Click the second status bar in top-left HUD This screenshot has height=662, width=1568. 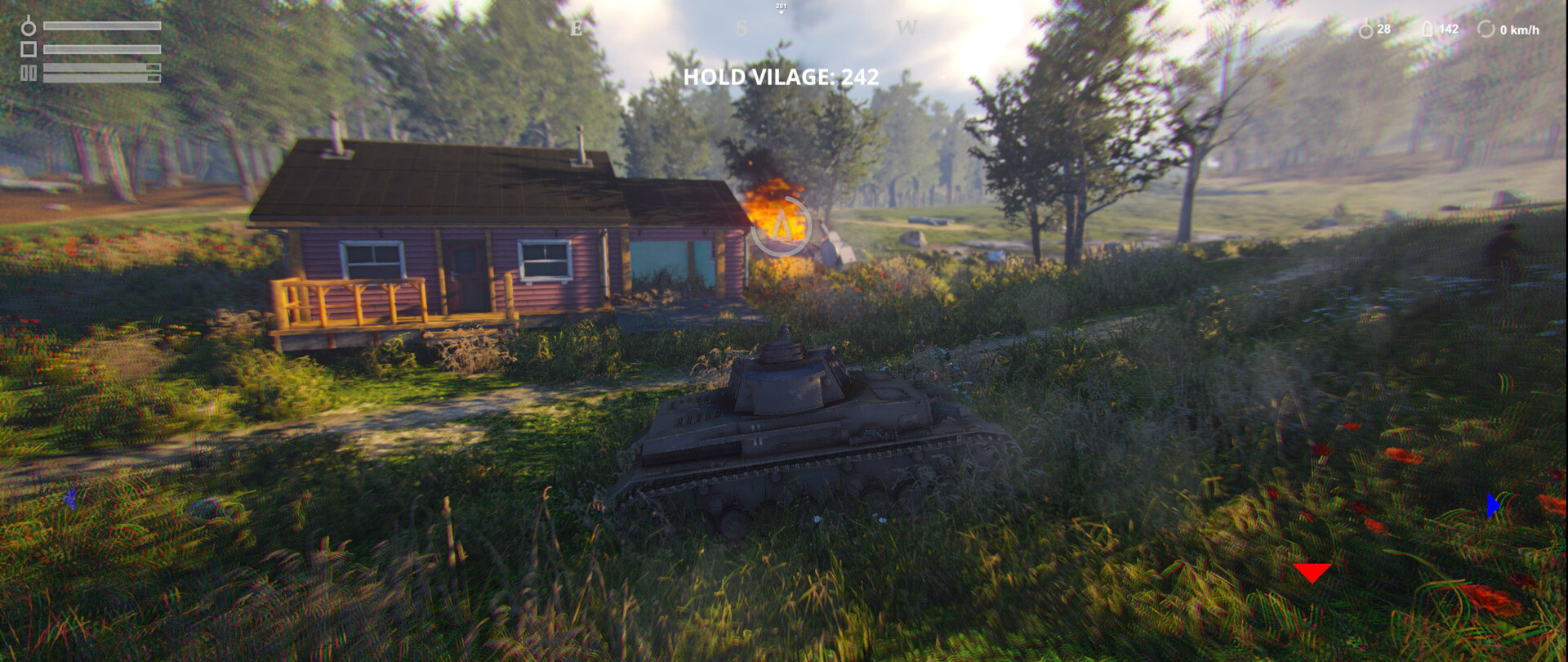pos(102,49)
